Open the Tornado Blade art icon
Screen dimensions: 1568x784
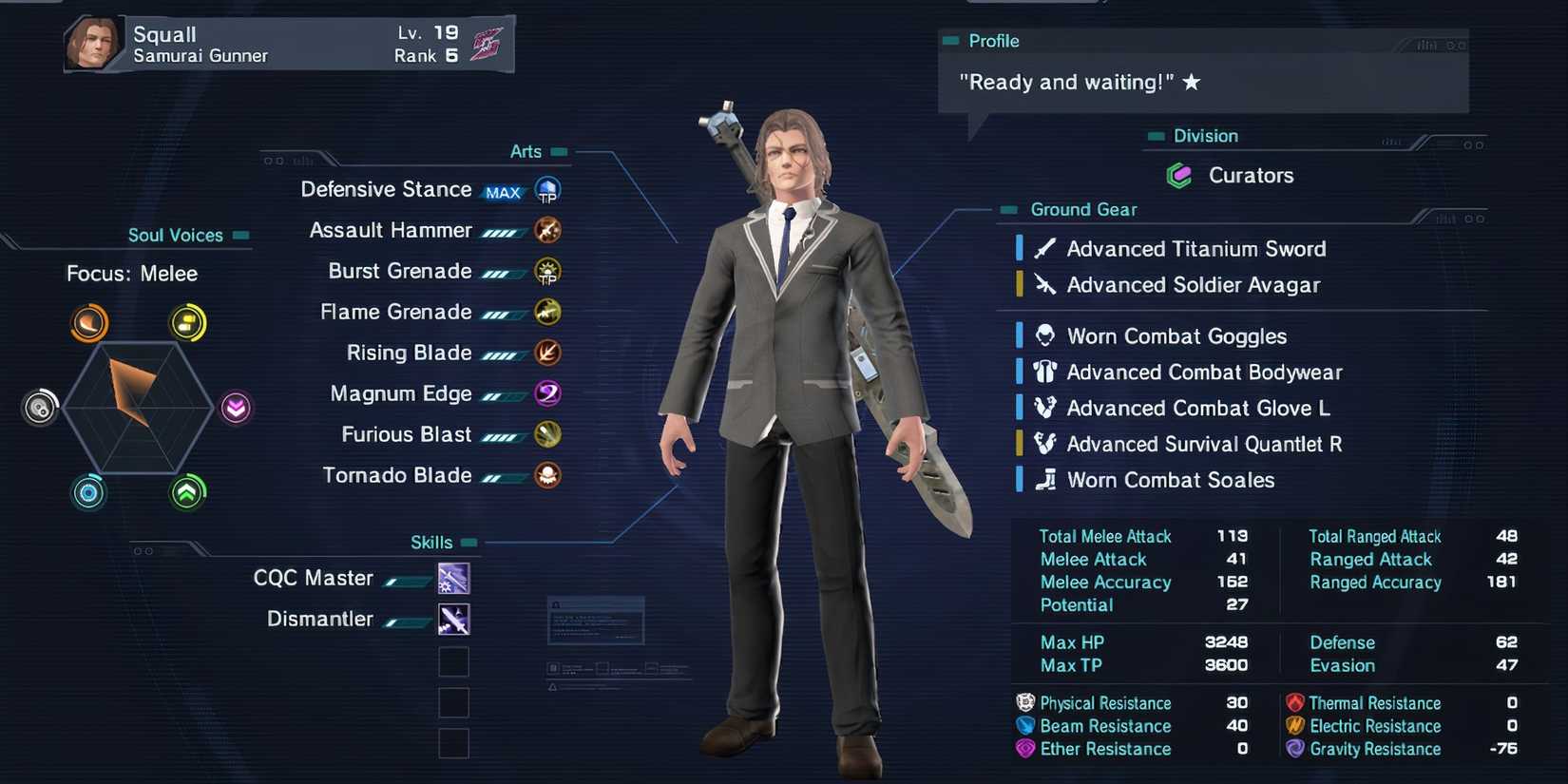pos(547,475)
